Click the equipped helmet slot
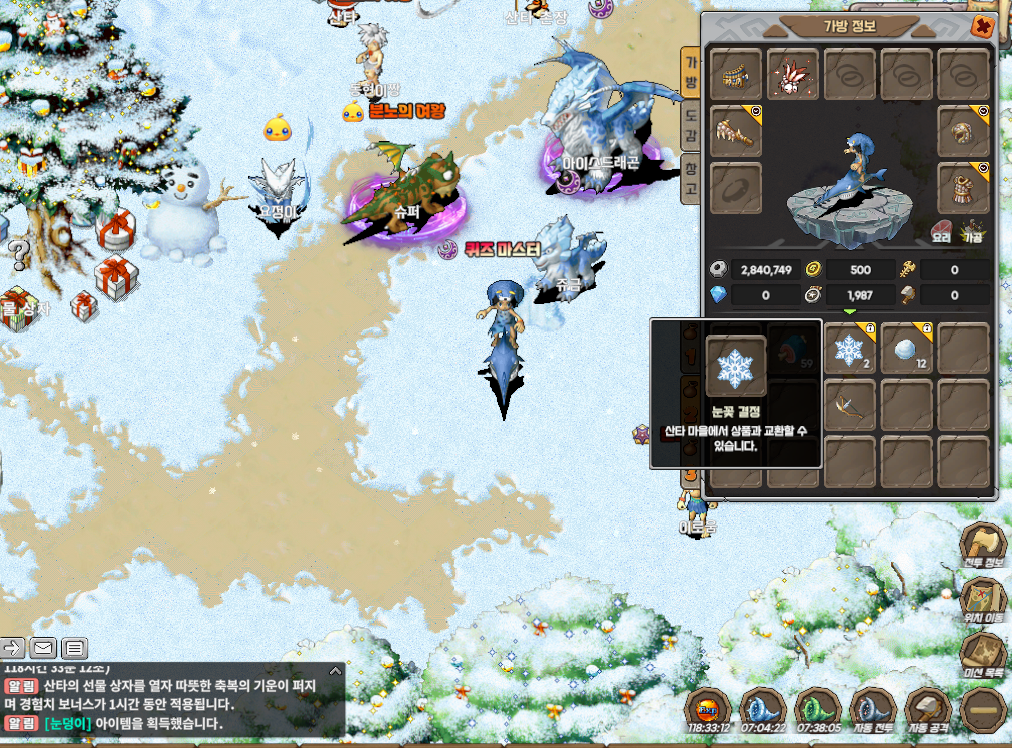The image size is (1012, 748). pyautogui.click(x=963, y=131)
